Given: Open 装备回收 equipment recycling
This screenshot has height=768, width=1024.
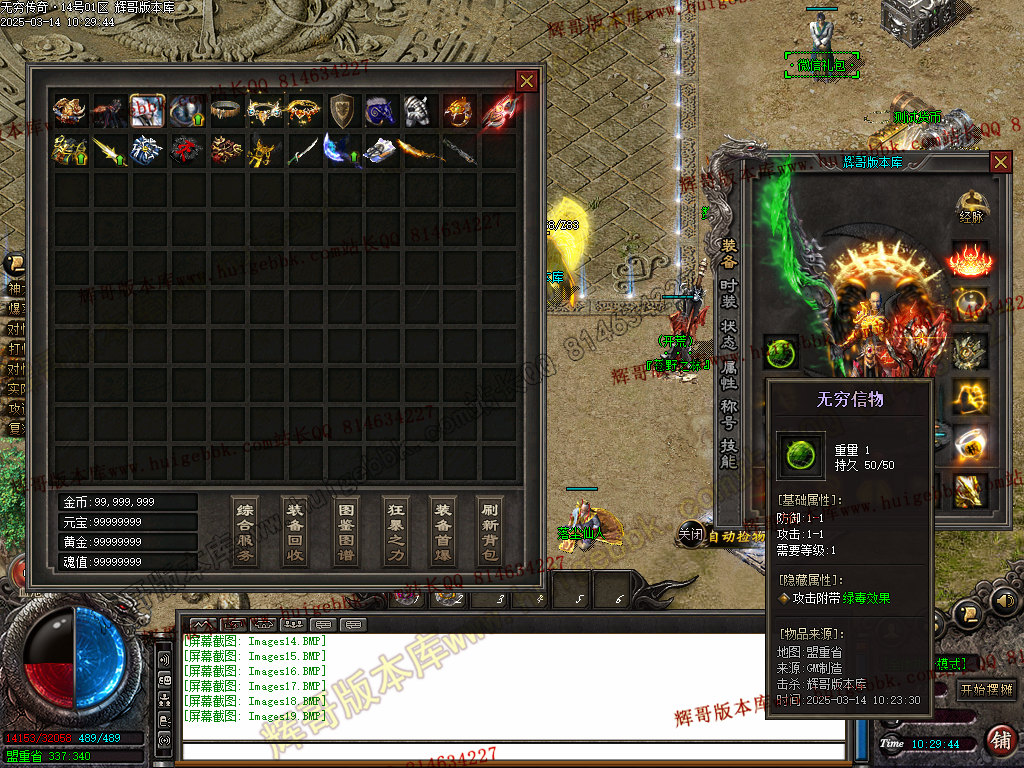Looking at the screenshot, I should (x=294, y=531).
